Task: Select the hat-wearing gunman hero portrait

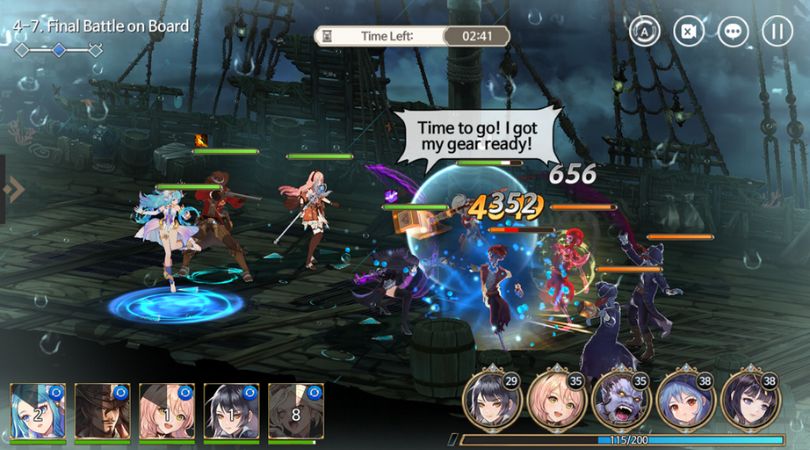Action: [102, 411]
